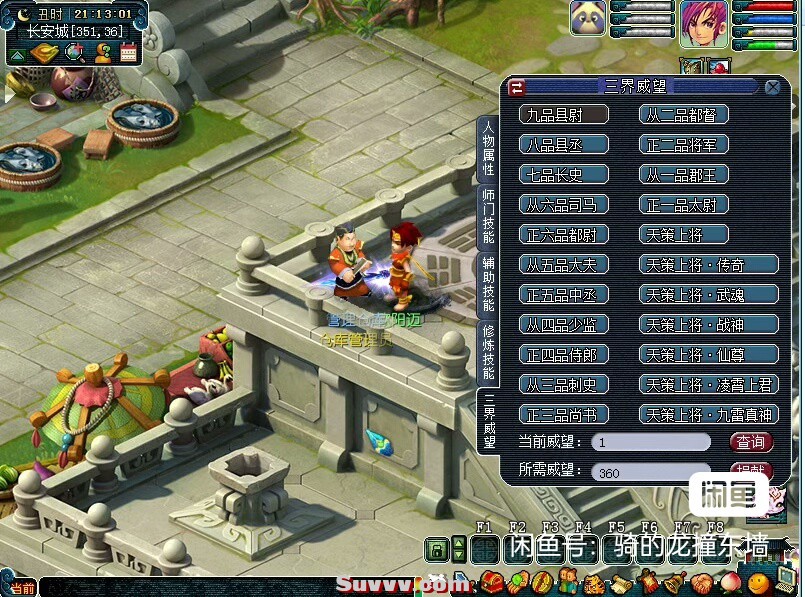
Task: Close the 三界威望 panel
Action: pos(772,88)
